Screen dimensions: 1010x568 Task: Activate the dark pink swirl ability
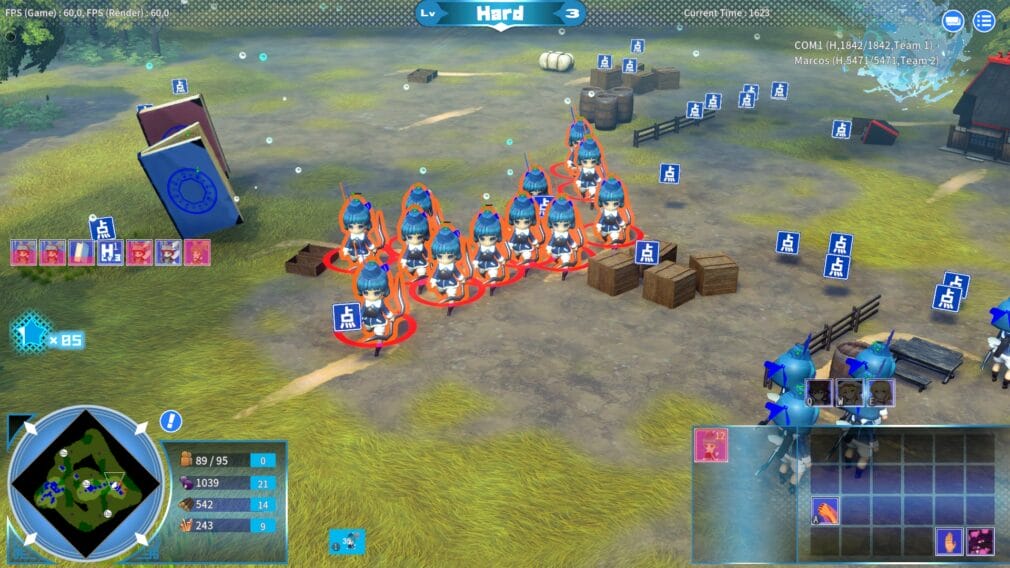tap(980, 541)
